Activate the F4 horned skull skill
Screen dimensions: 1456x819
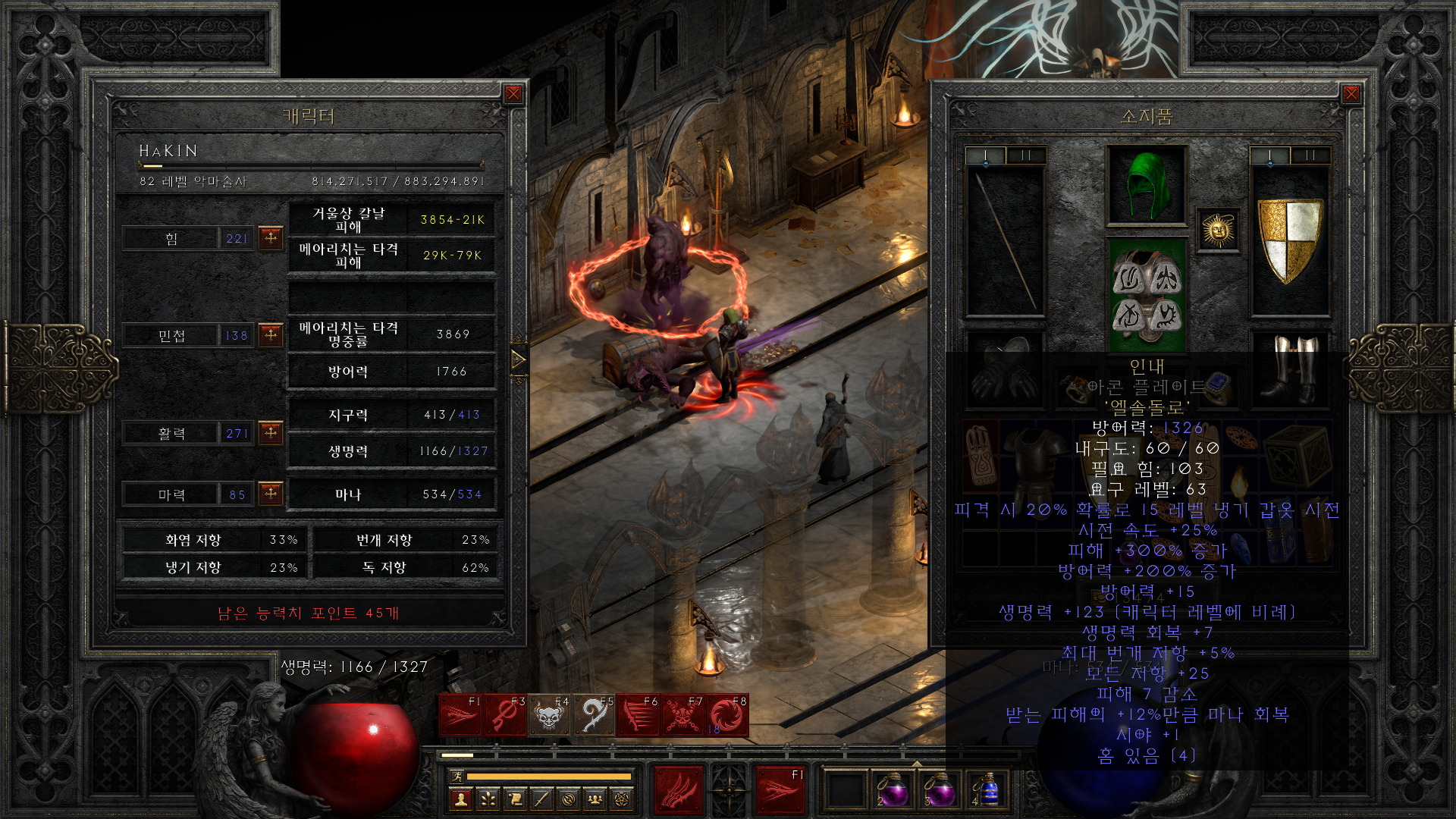[x=549, y=715]
